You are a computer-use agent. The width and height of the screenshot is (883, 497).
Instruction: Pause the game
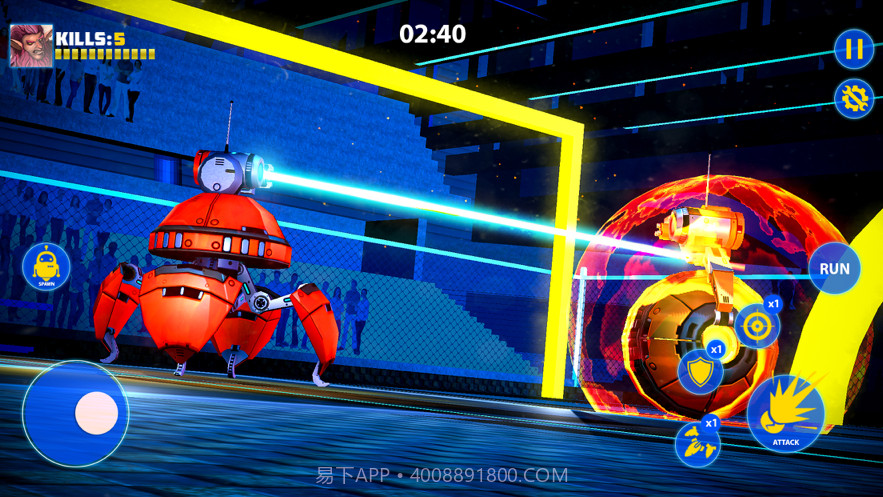pyautogui.click(x=853, y=49)
